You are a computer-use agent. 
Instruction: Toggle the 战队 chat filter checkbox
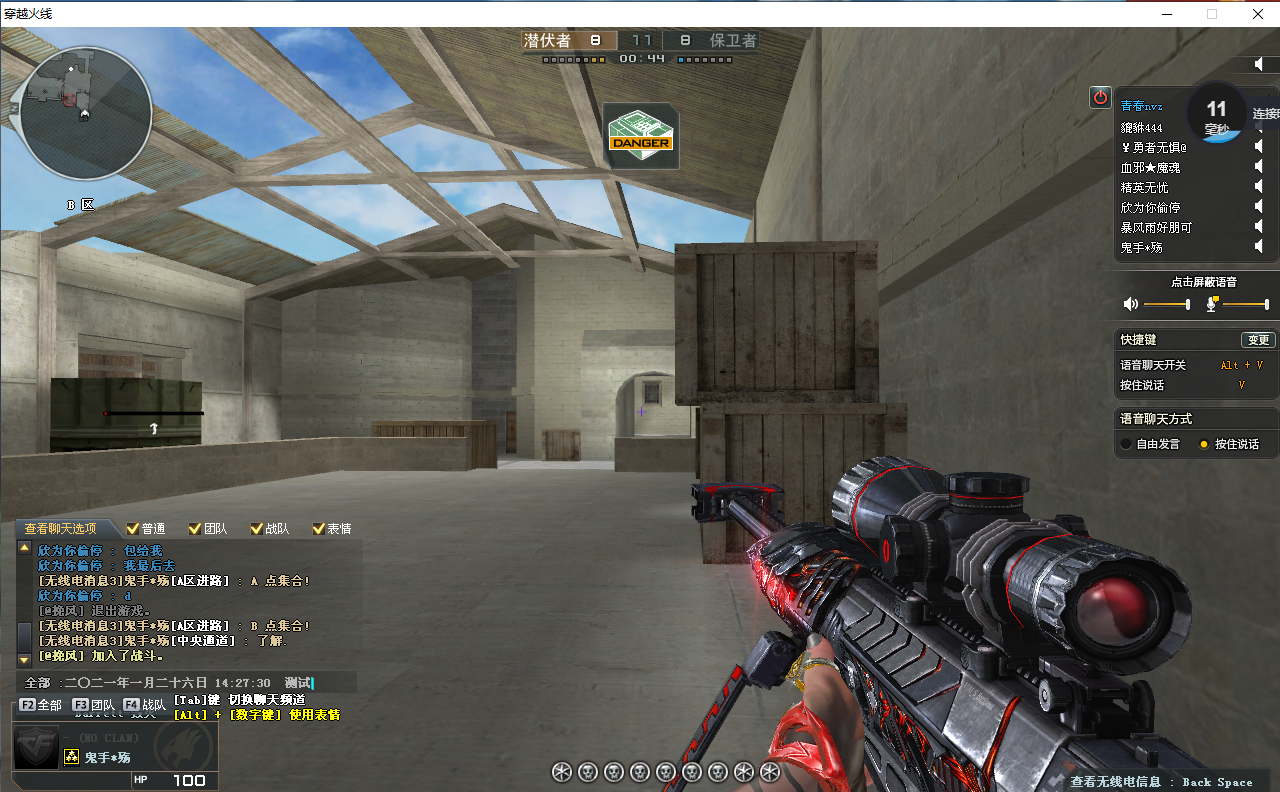pos(257,529)
